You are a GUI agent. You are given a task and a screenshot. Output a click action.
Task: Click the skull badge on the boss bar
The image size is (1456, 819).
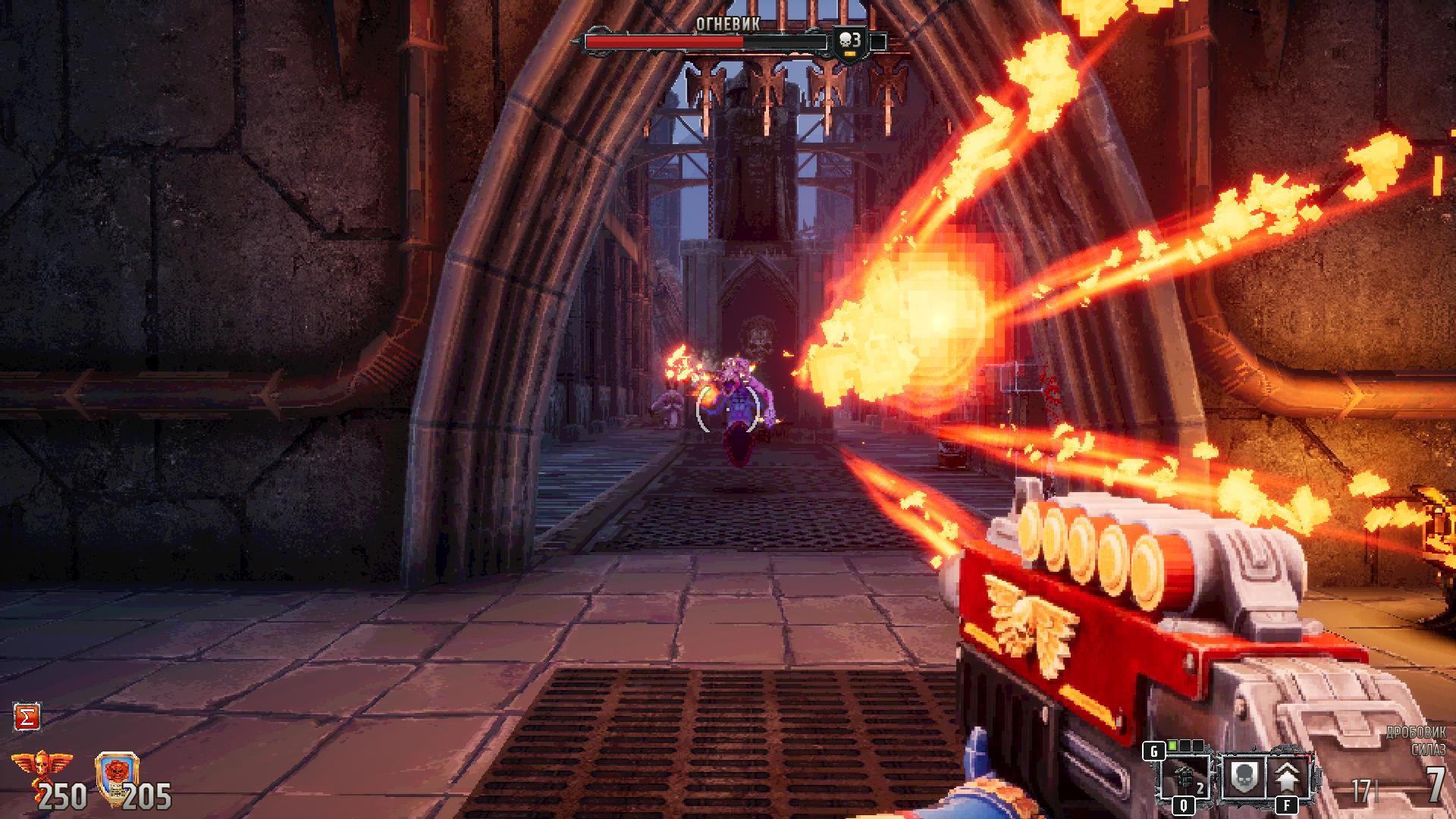tap(850, 42)
